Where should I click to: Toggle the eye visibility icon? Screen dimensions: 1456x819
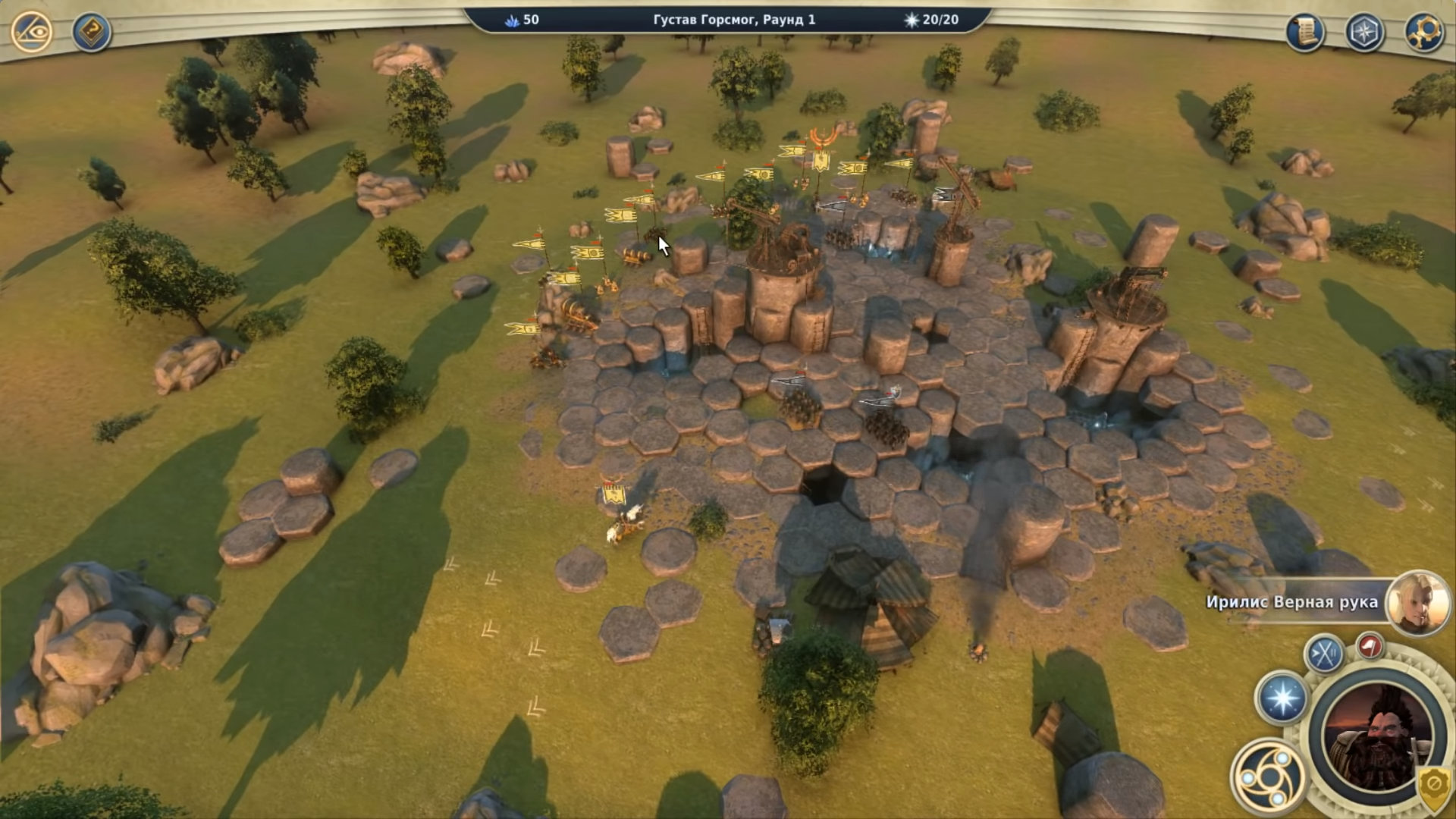pyautogui.click(x=32, y=32)
